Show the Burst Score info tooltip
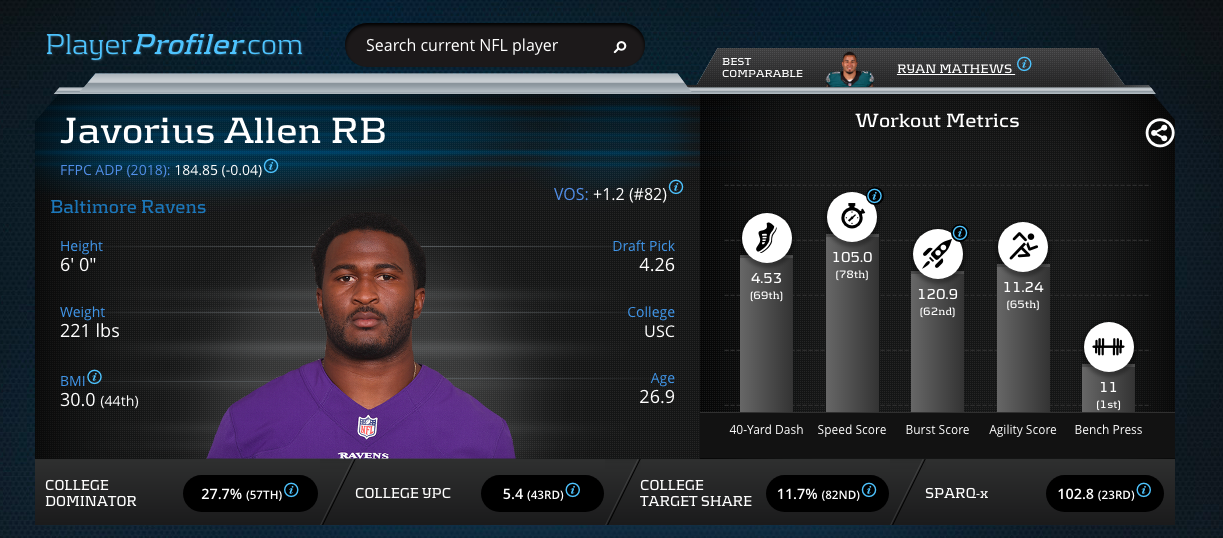Viewport: 1223px width, 538px height. coord(960,233)
